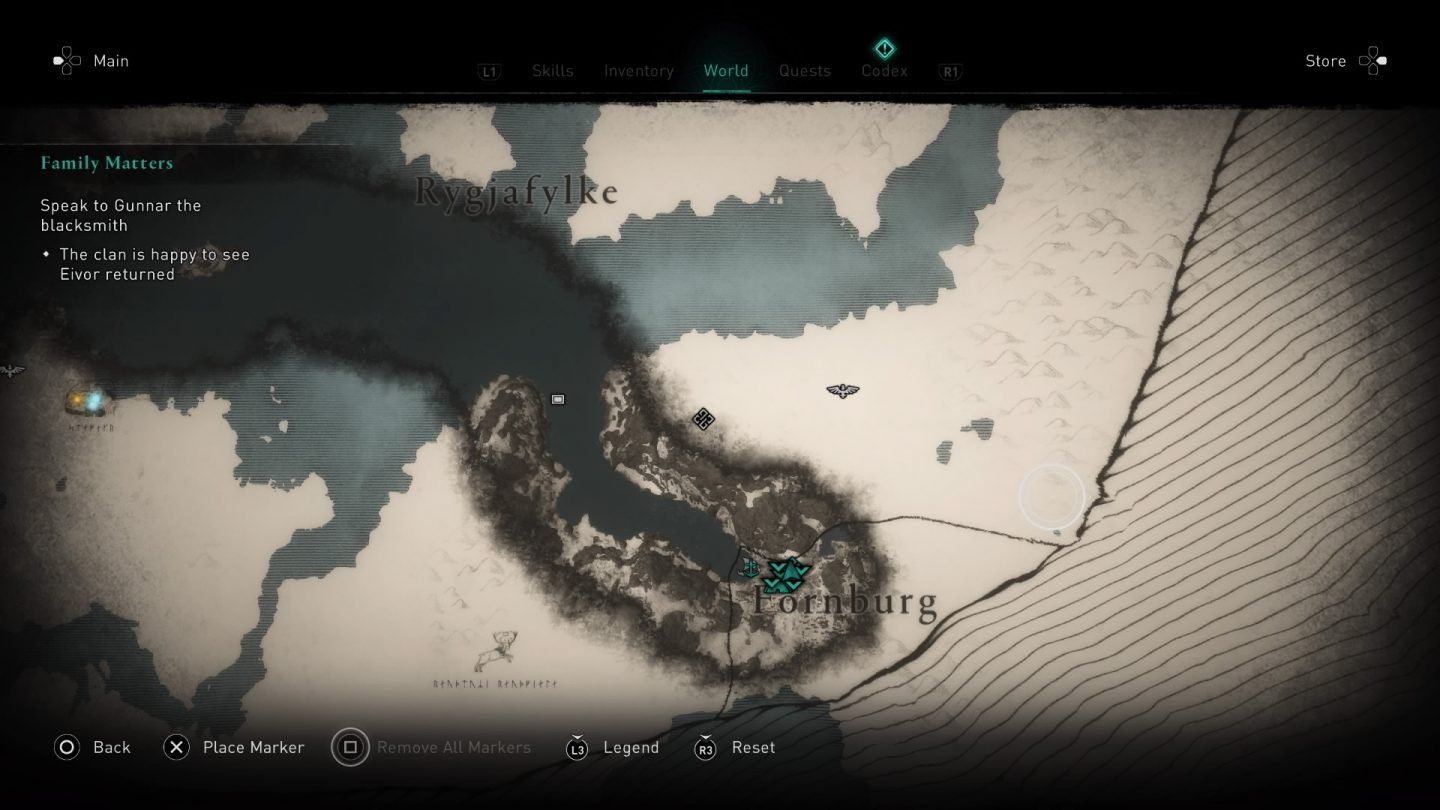Click the circular map cursor reticle
Viewport: 1440px width, 810px height.
pos(1051,495)
